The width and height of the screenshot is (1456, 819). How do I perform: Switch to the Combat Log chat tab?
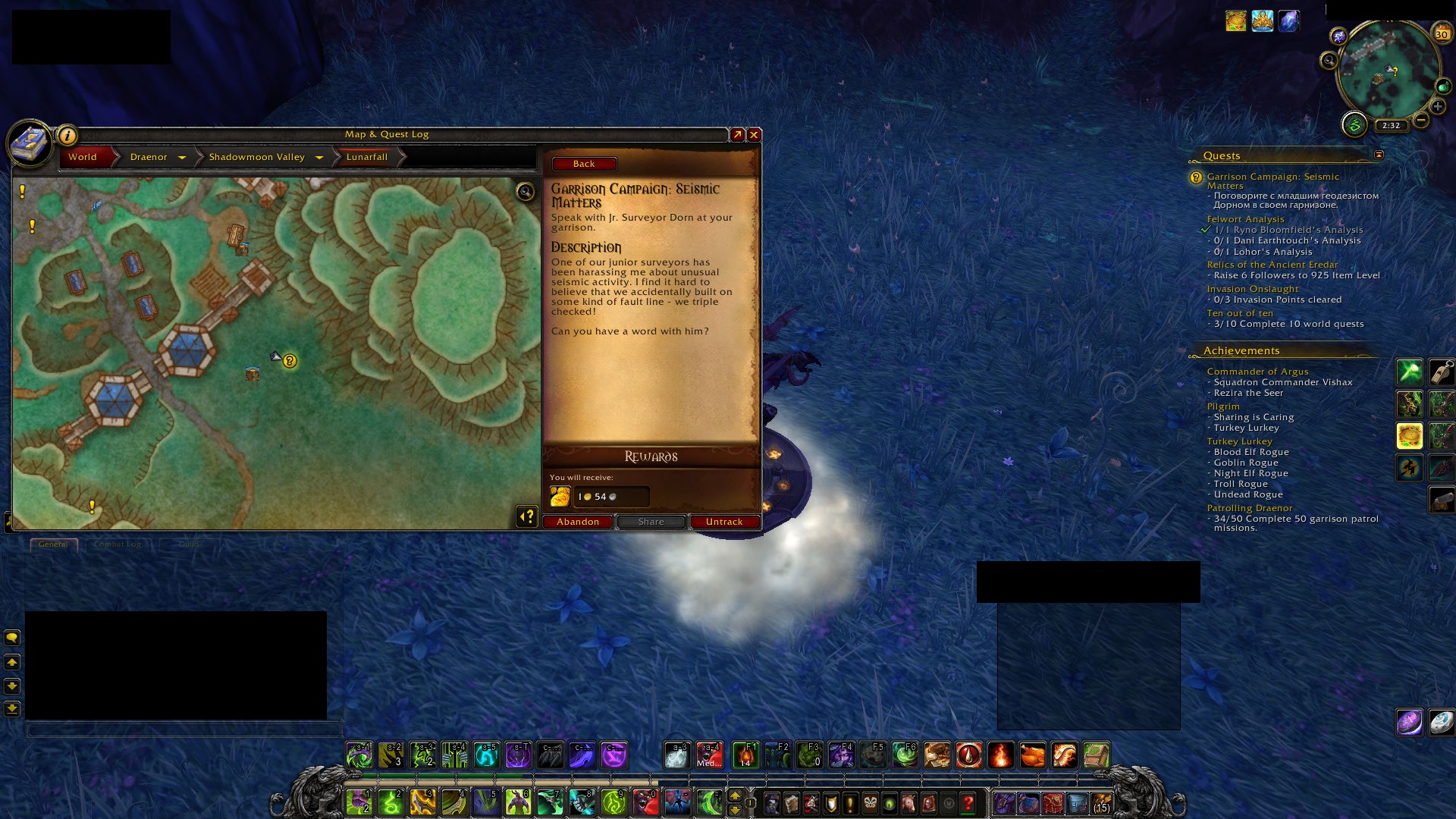[x=118, y=544]
